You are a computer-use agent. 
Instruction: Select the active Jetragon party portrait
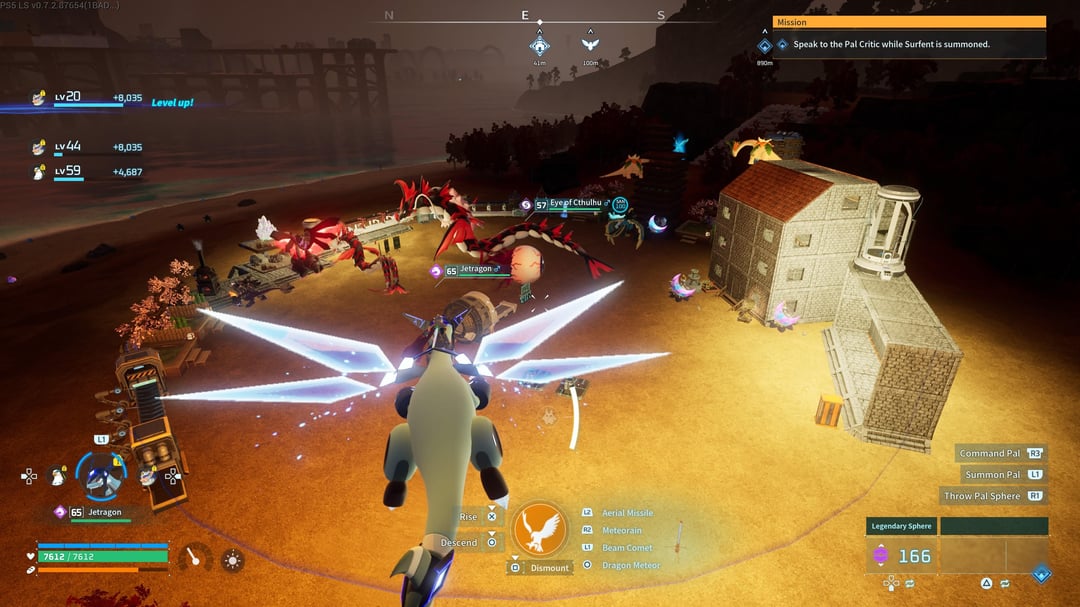pos(102,476)
